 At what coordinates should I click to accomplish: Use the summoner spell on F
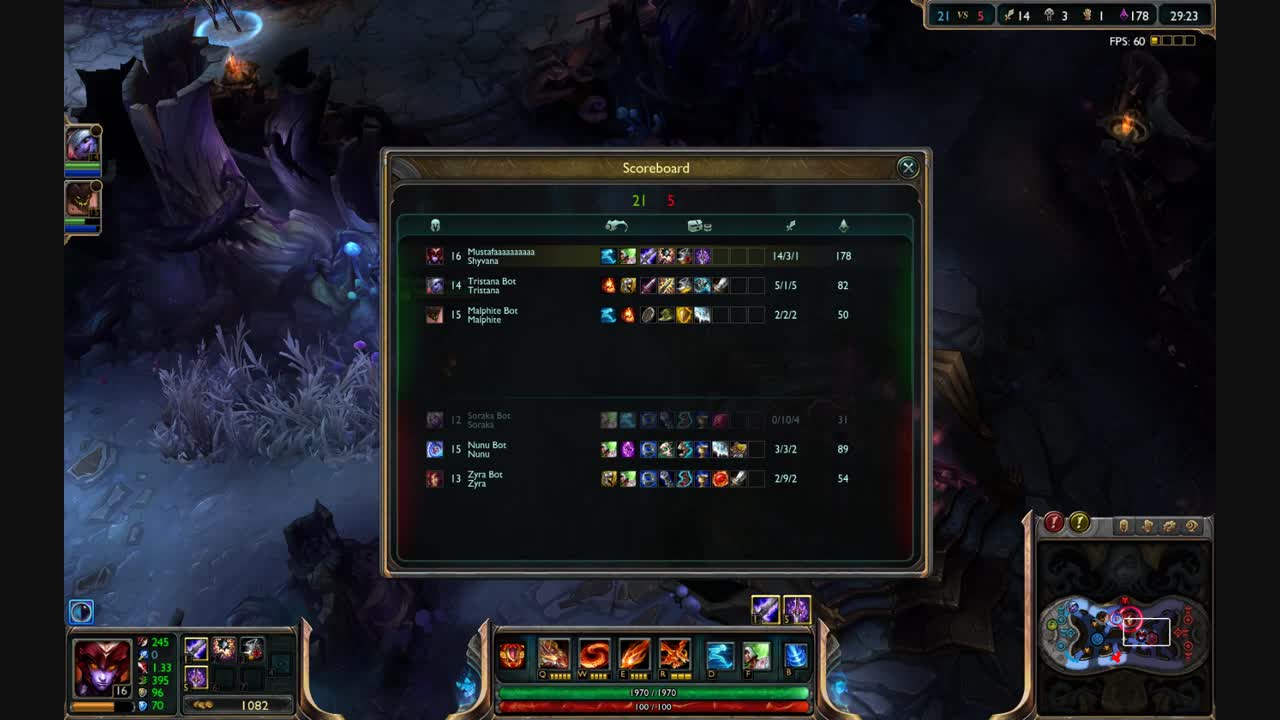(756, 656)
